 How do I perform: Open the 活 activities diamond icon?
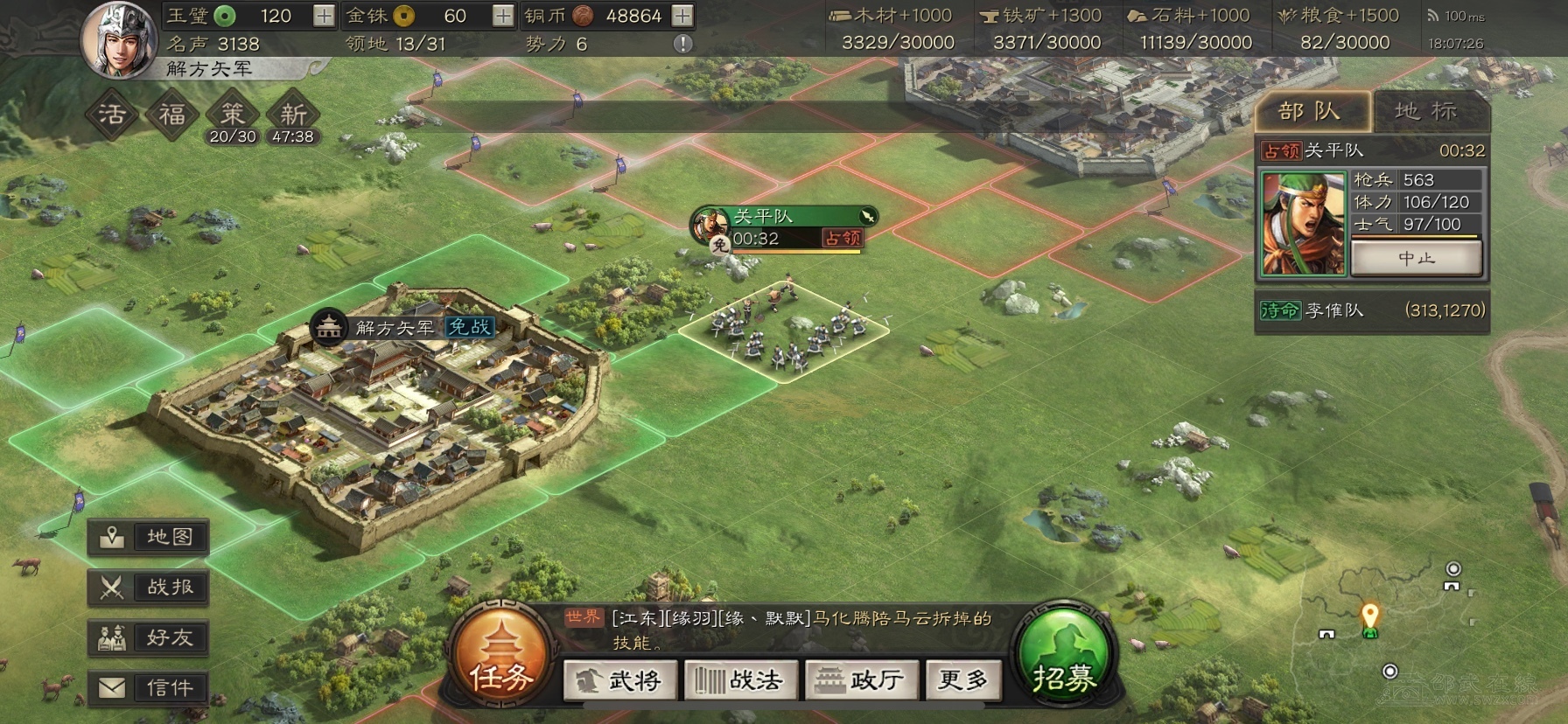tap(112, 115)
